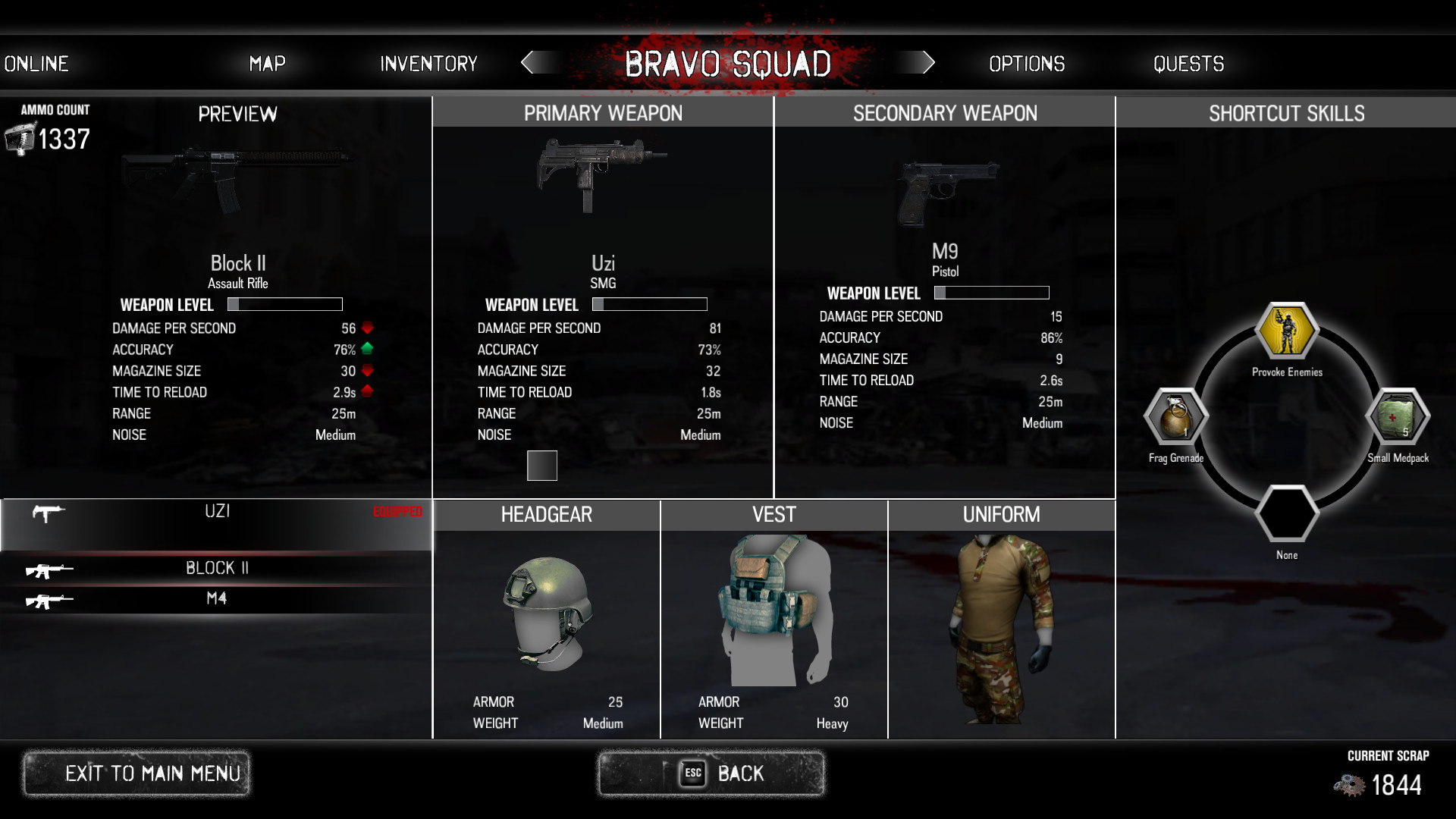Click the Uzi weapon level progress bar
Screen dimensions: 1456x819
pos(649,303)
